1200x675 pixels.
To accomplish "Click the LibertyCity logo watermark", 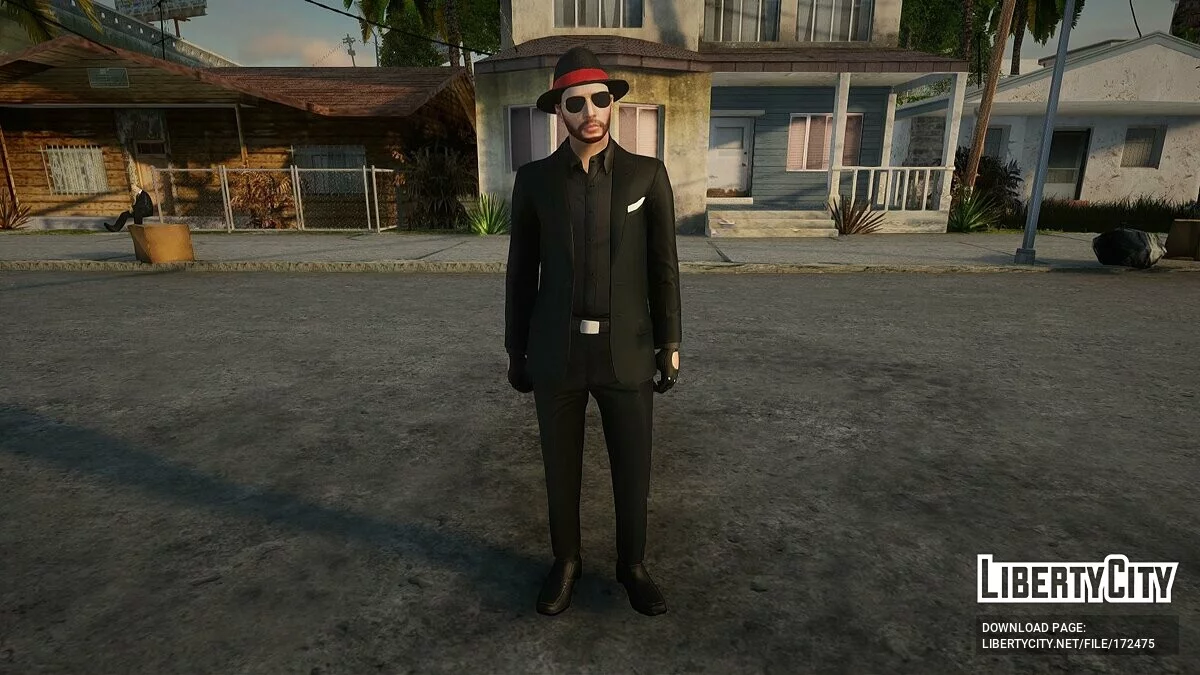I will pos(1077,579).
